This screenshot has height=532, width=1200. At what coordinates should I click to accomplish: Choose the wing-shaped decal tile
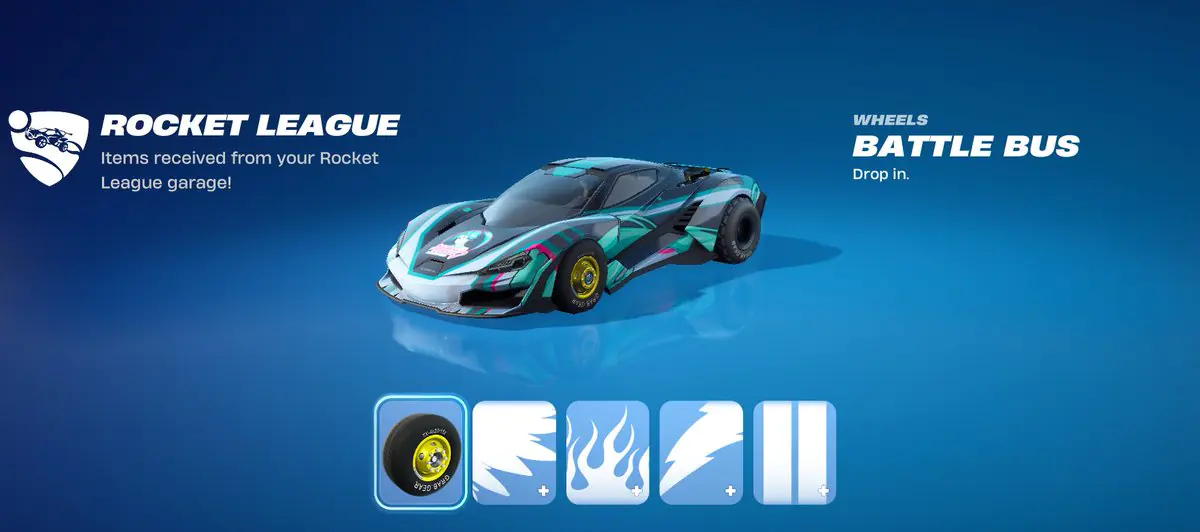(513, 451)
